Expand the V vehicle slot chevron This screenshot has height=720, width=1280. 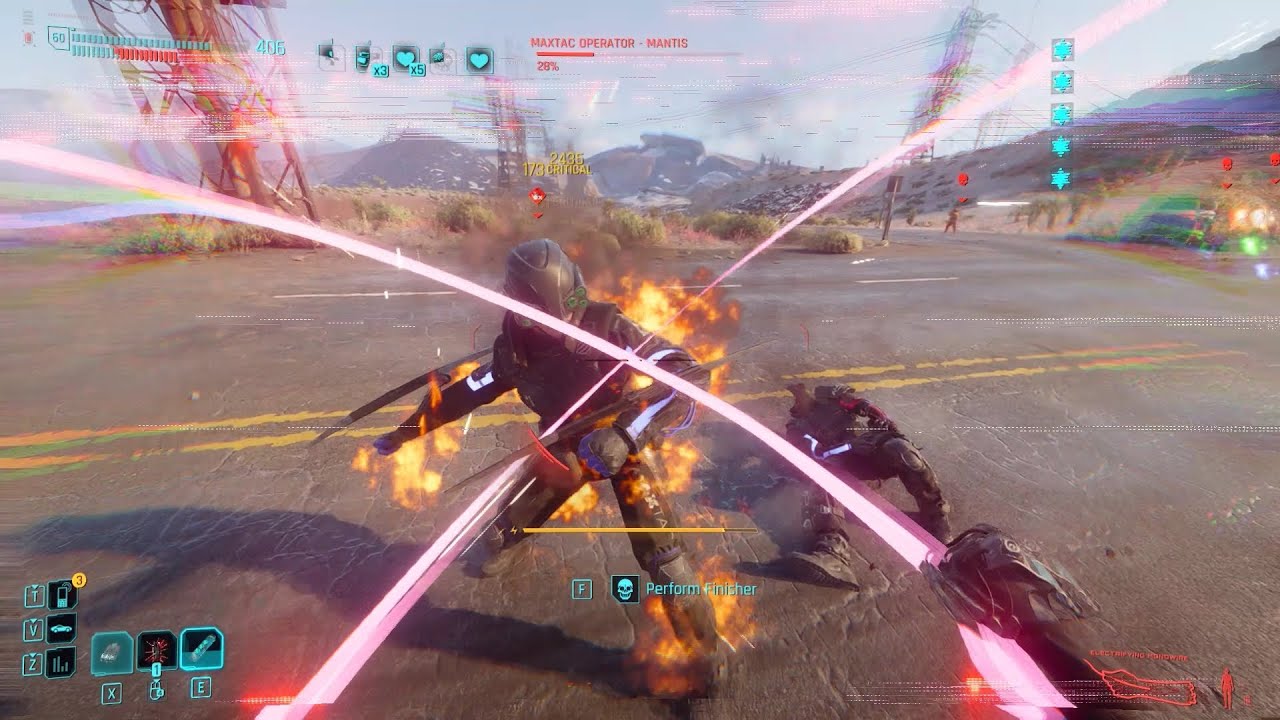coord(34,621)
